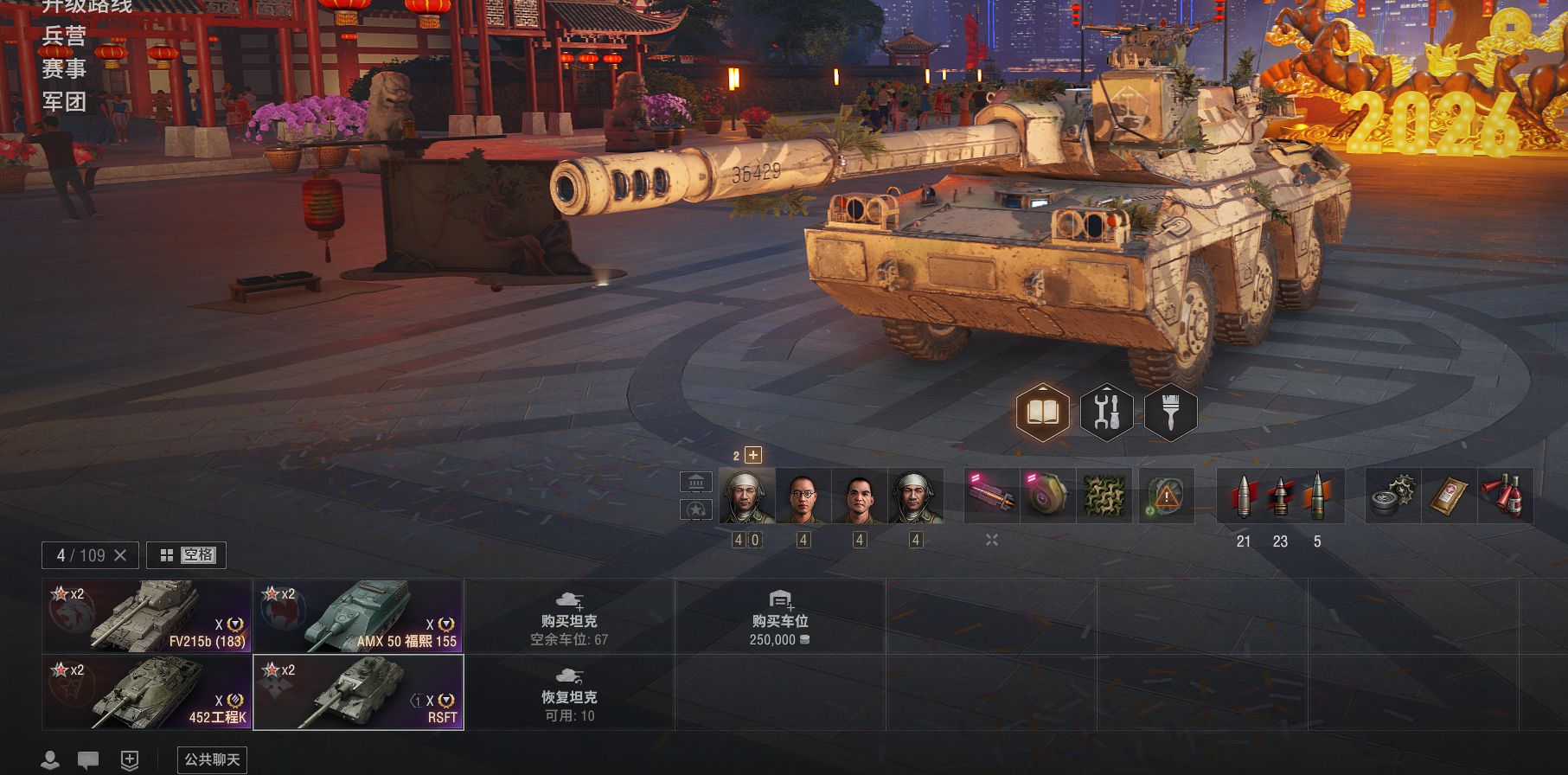Select the FV215b (183) tank

click(147, 616)
